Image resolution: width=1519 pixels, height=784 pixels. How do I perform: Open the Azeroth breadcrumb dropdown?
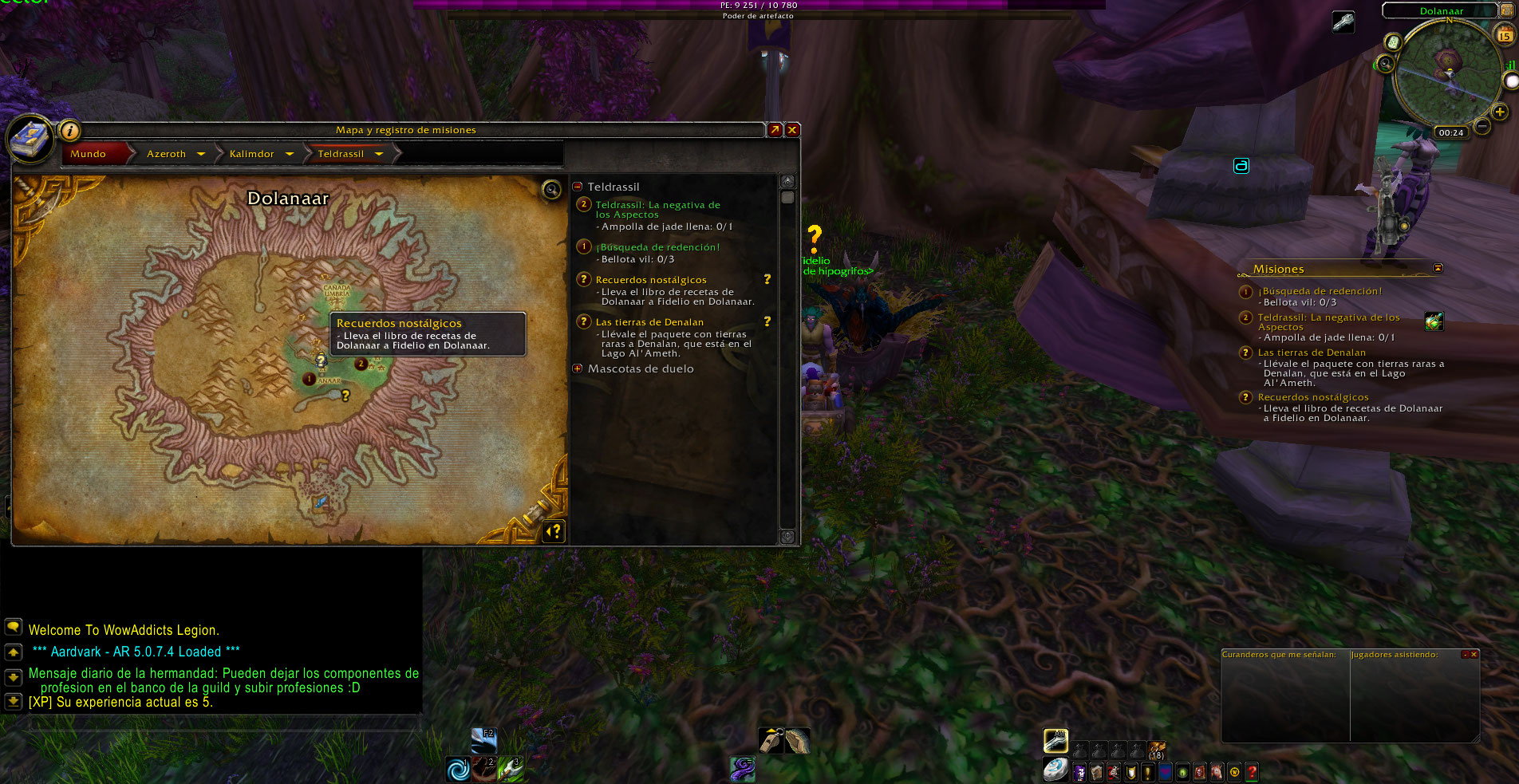(x=201, y=154)
